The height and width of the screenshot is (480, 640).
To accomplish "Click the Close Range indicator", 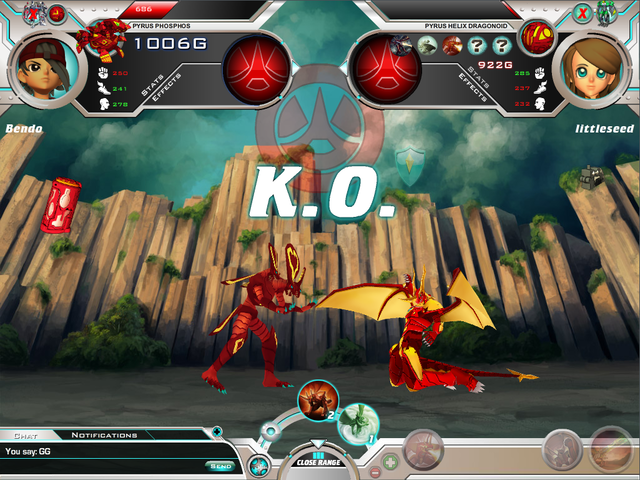I will point(318,461).
